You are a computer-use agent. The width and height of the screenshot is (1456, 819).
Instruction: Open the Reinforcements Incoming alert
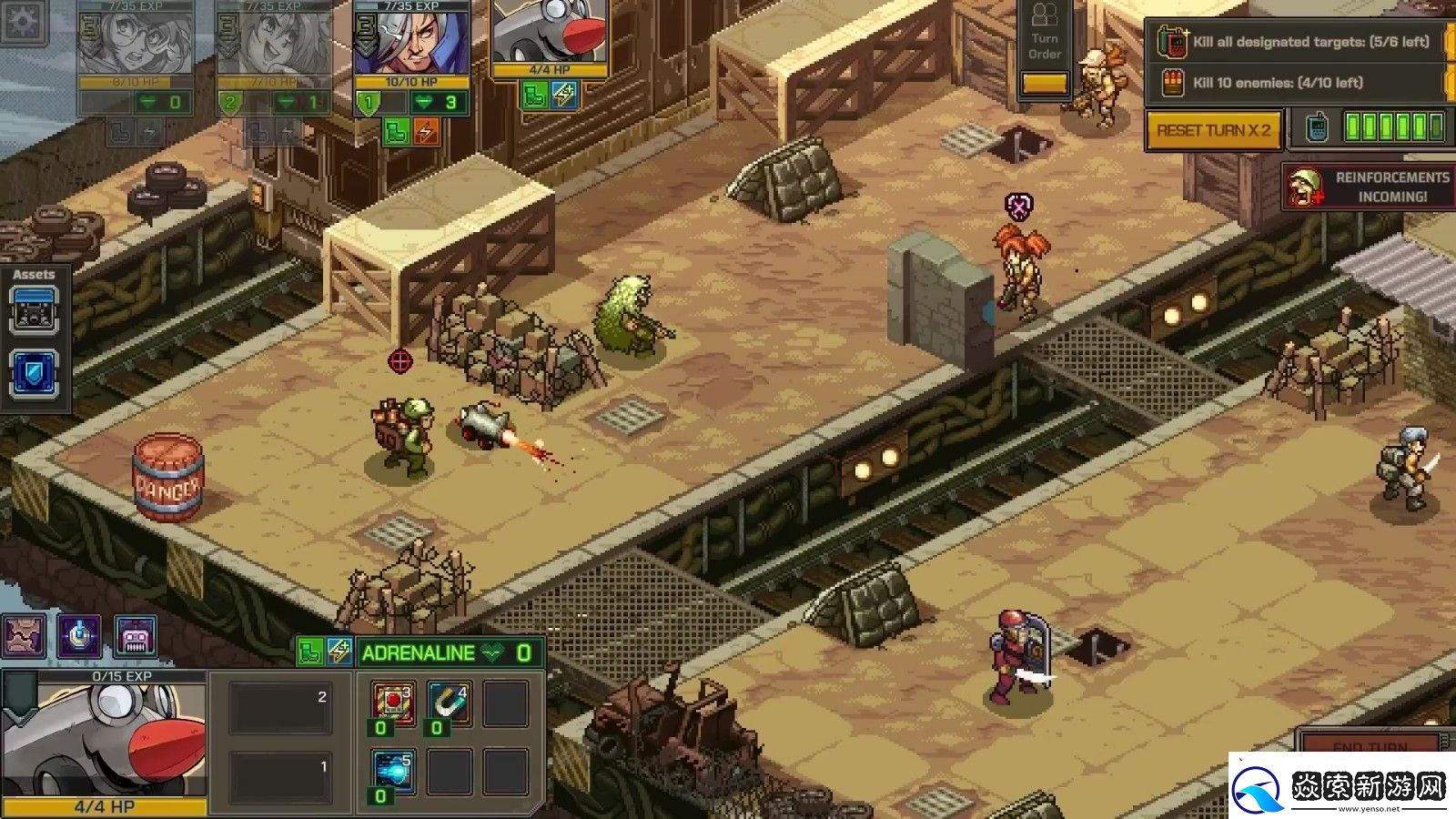coord(1369,187)
